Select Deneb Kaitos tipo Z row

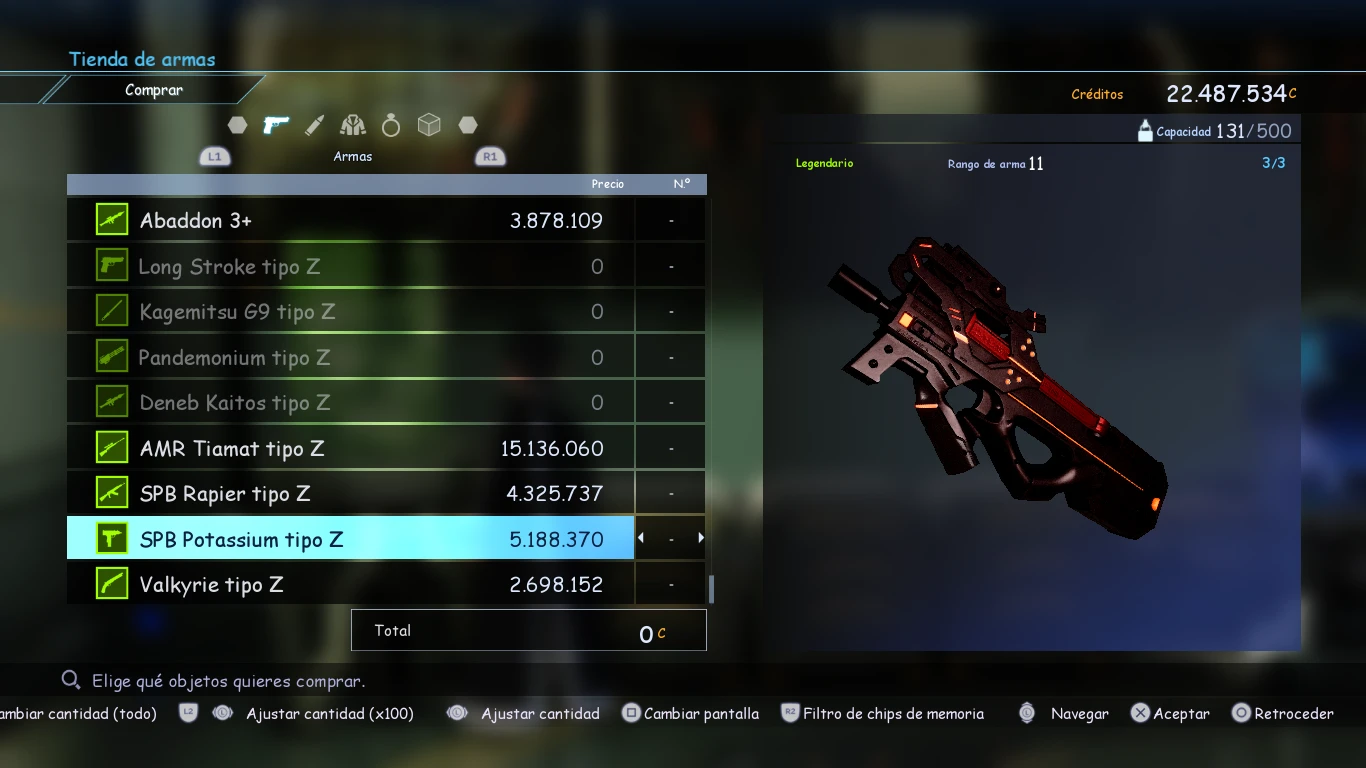click(350, 403)
